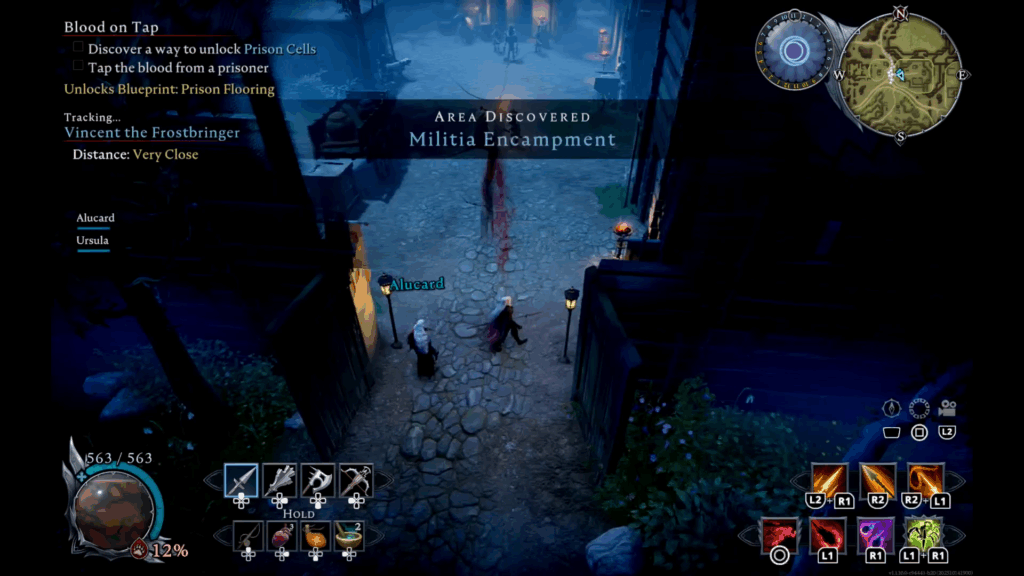Screen dimensions: 1024x576
Task: Switch to the axe weapon slot
Action: (318, 481)
